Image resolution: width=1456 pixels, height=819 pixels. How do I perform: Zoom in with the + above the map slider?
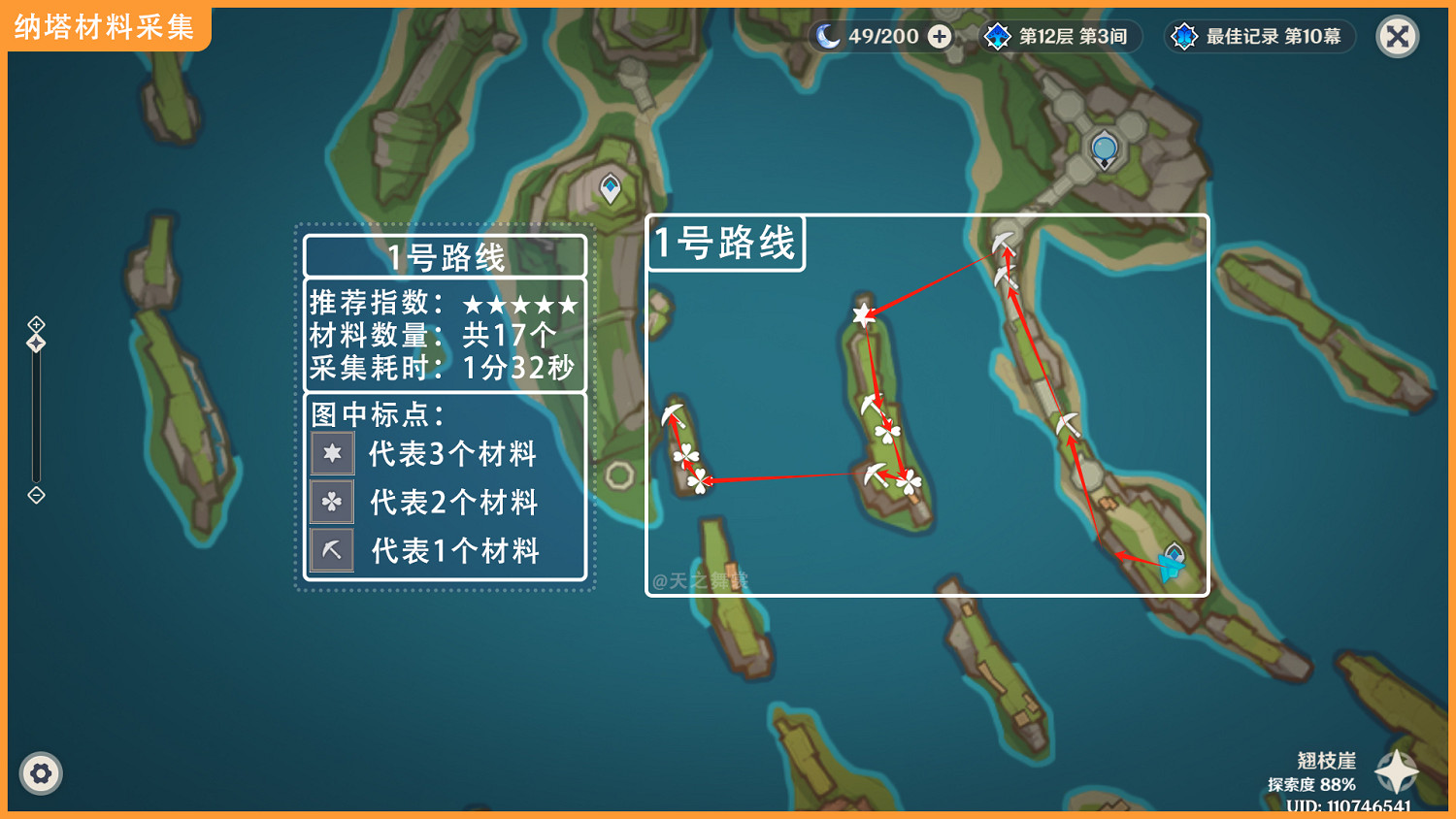(x=36, y=322)
